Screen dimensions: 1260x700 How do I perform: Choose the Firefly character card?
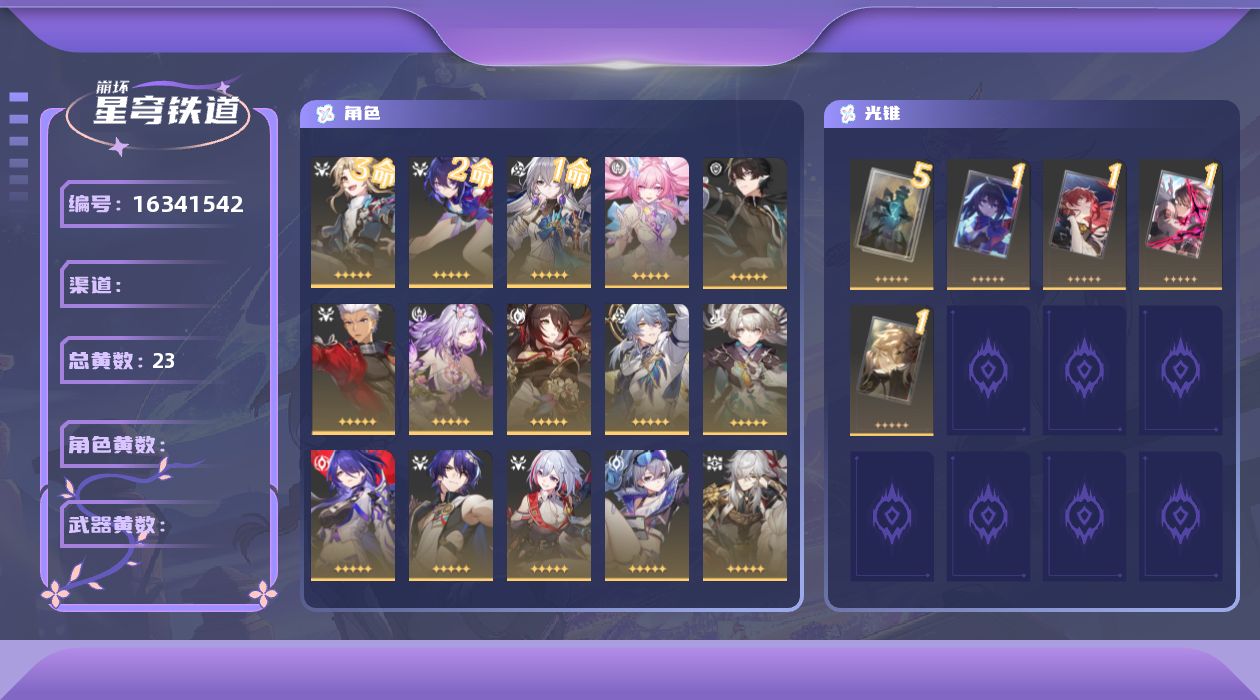[745, 369]
